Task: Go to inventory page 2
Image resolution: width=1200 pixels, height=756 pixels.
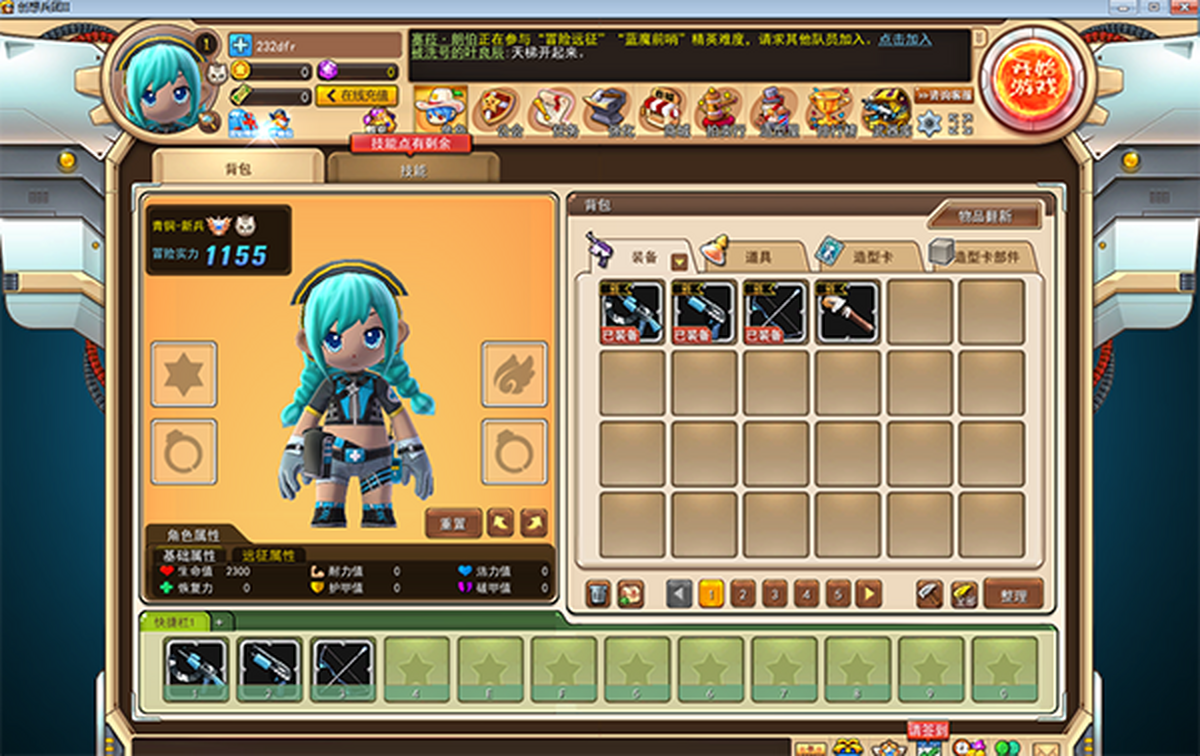Action: [743, 595]
